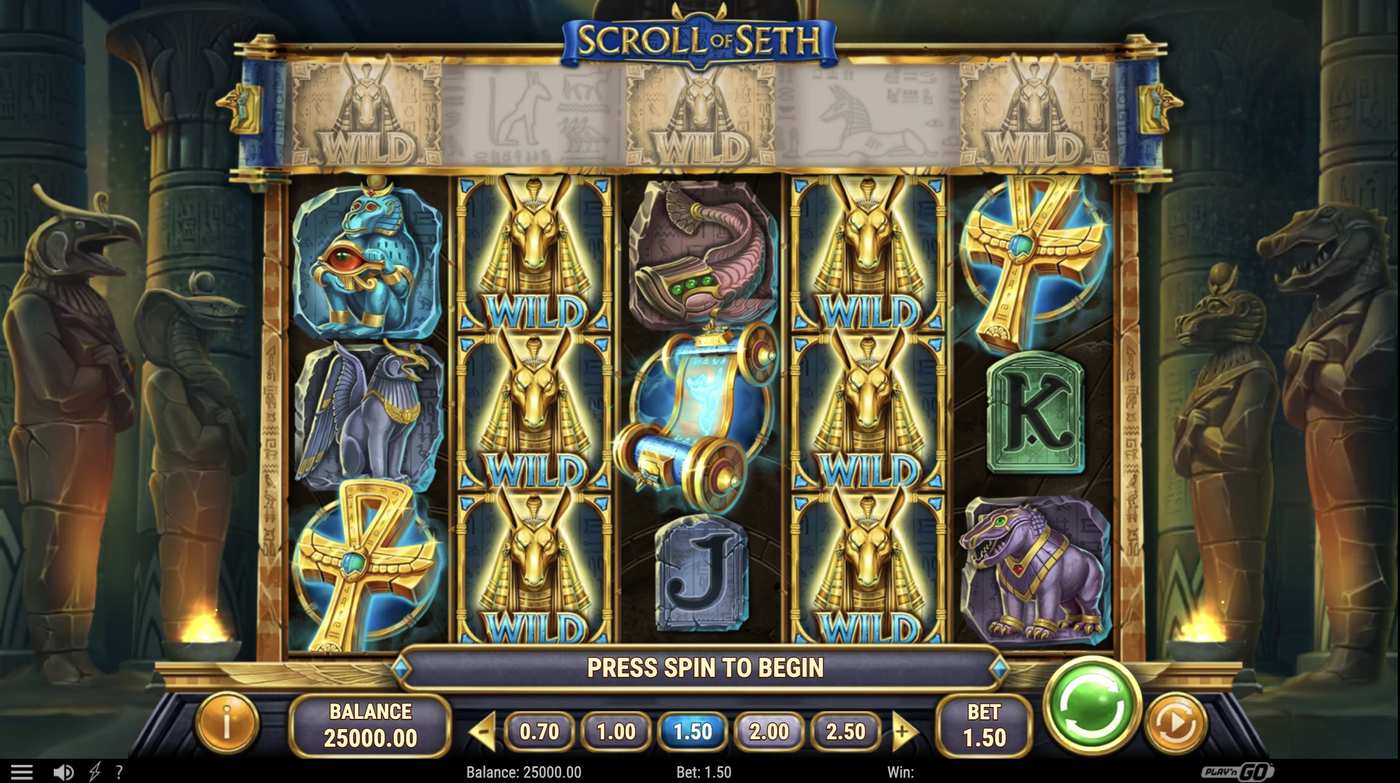This screenshot has height=783, width=1400.
Task: Open help using the question mark icon
Action: pyautogui.click(x=119, y=771)
